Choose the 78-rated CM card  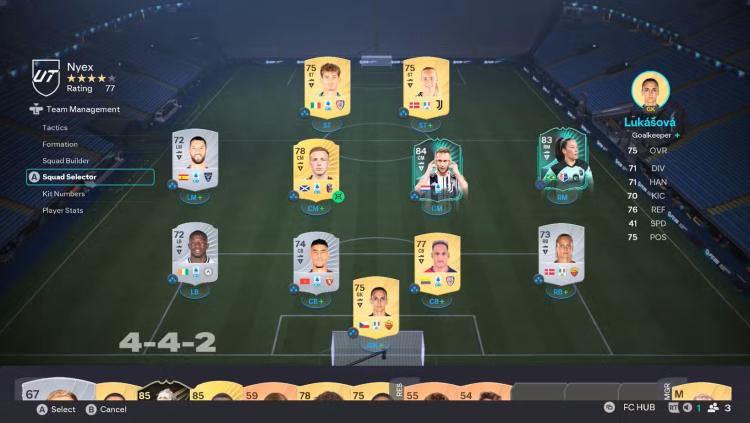point(316,170)
